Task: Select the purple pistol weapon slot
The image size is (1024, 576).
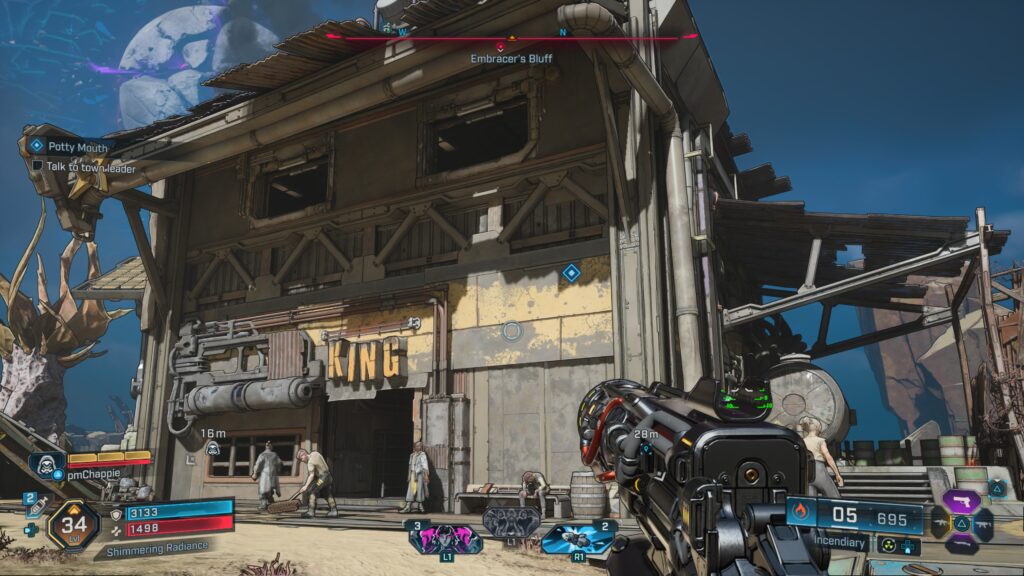Action: pos(961,500)
